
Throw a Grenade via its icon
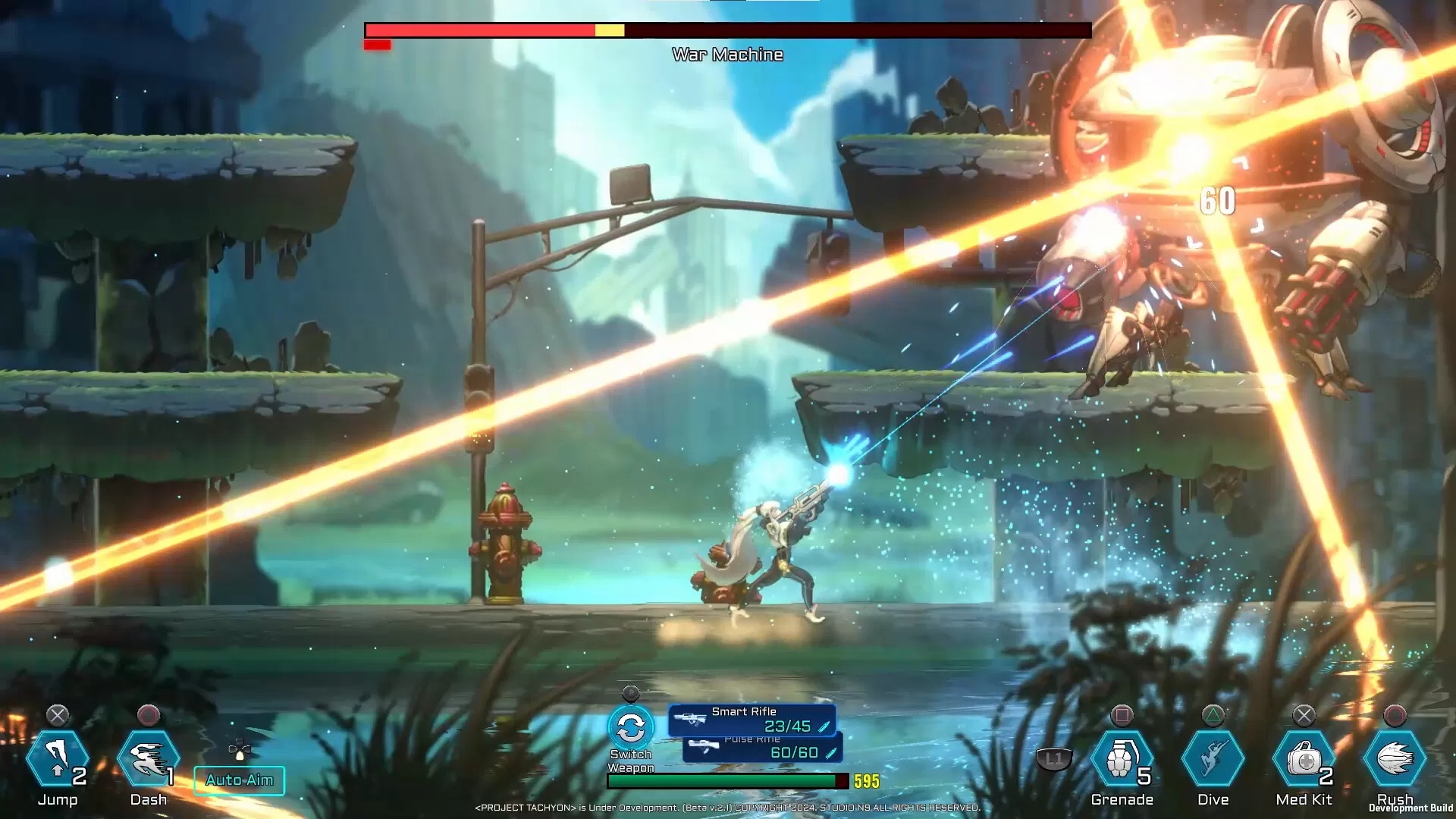[1122, 759]
